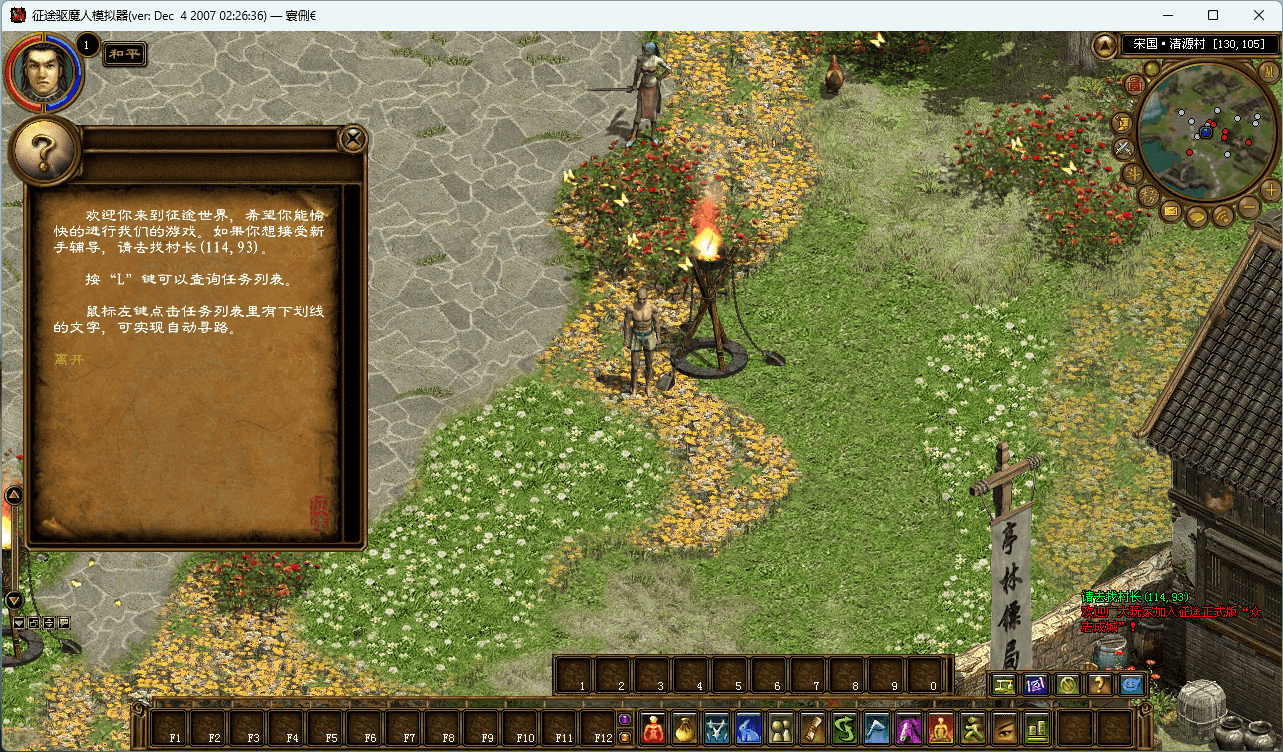Click the crossed swords icon beside the minimap

[1123, 148]
